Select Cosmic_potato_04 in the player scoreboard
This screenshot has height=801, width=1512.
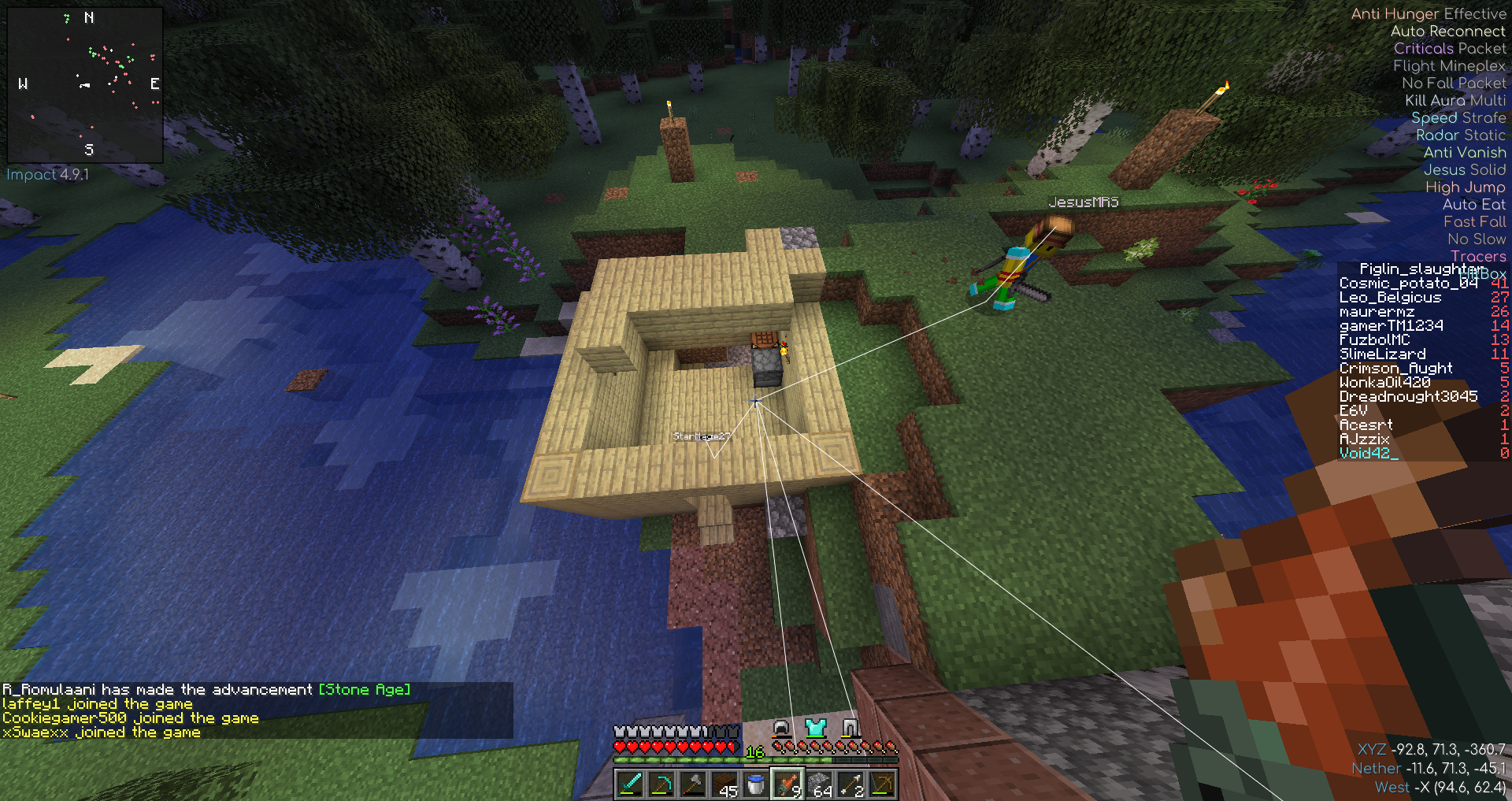[x=1408, y=284]
